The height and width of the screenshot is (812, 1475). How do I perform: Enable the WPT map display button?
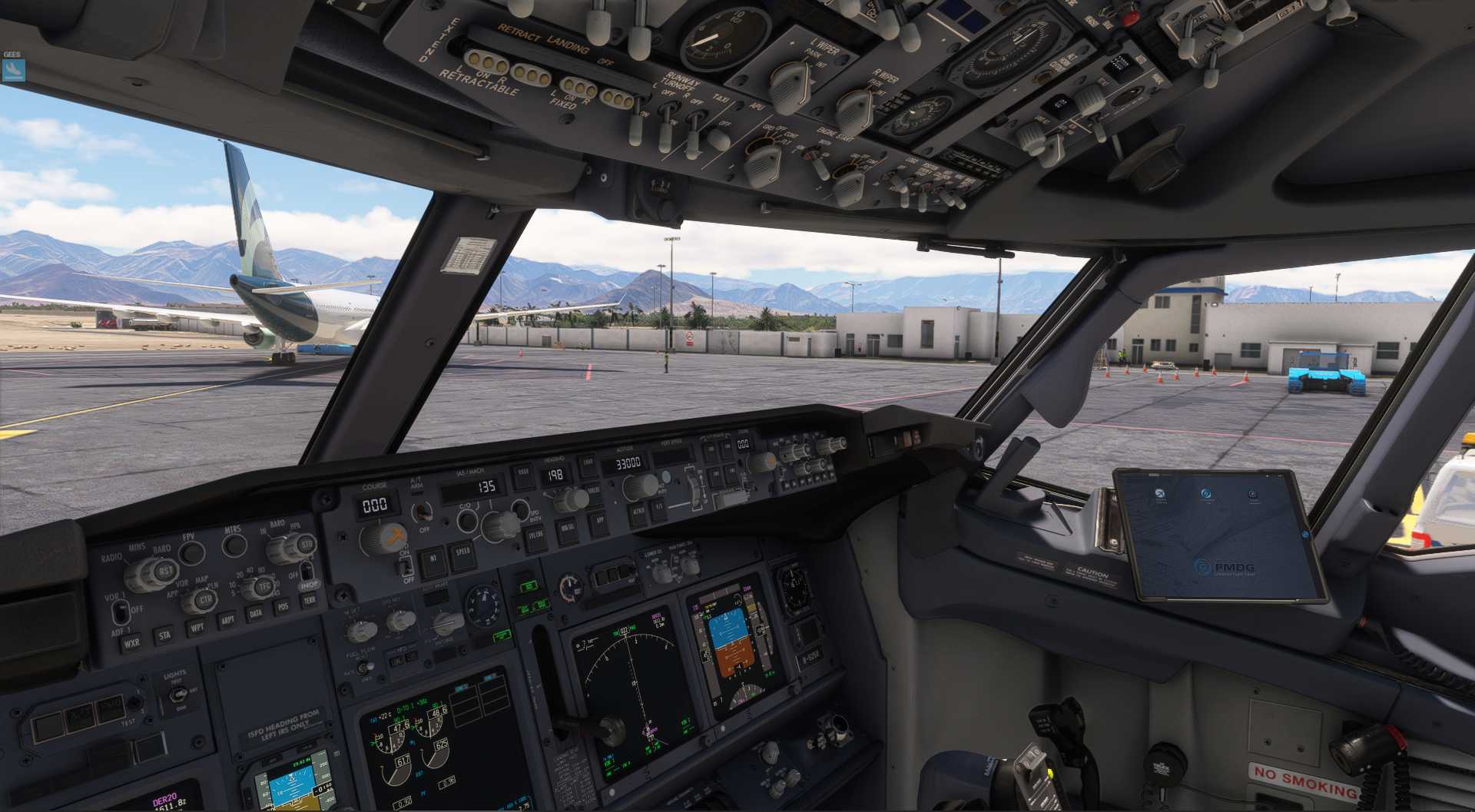197,627
